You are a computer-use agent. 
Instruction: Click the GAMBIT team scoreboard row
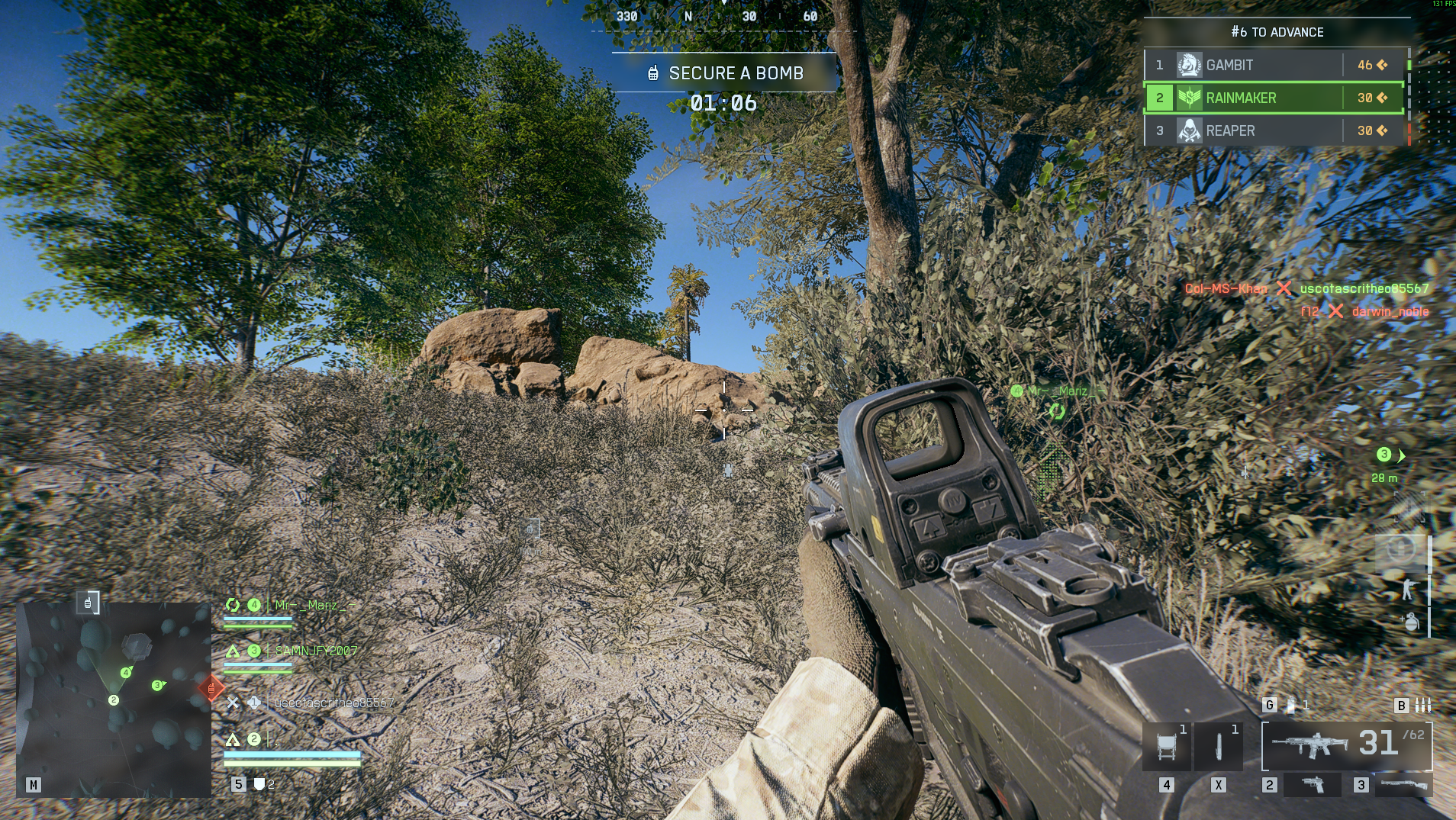1274,66
